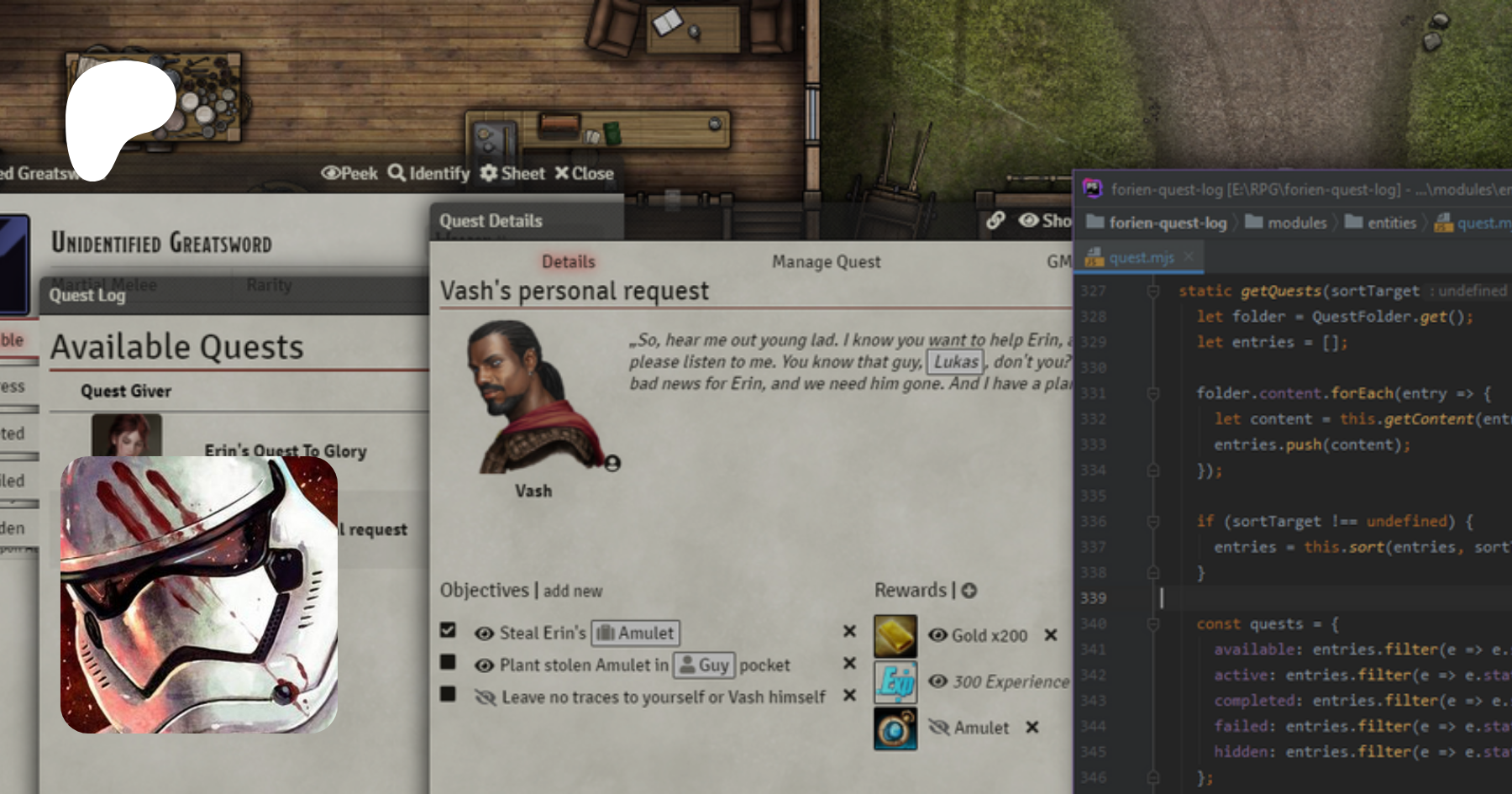Open the Lukas link in quest text
This screenshot has width=1512, height=794.
956,362
